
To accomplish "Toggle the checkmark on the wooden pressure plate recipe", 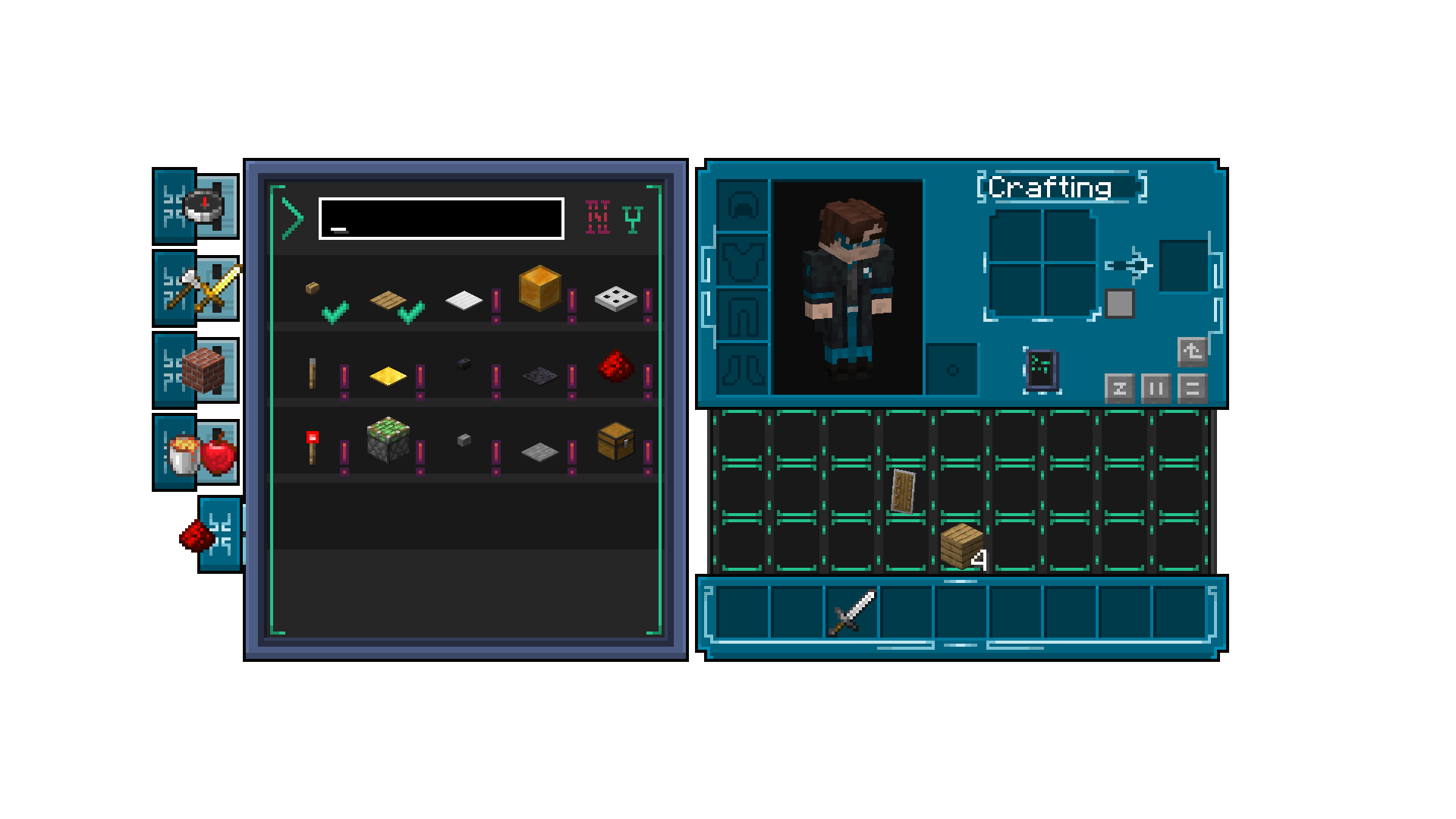I will coord(410,312).
